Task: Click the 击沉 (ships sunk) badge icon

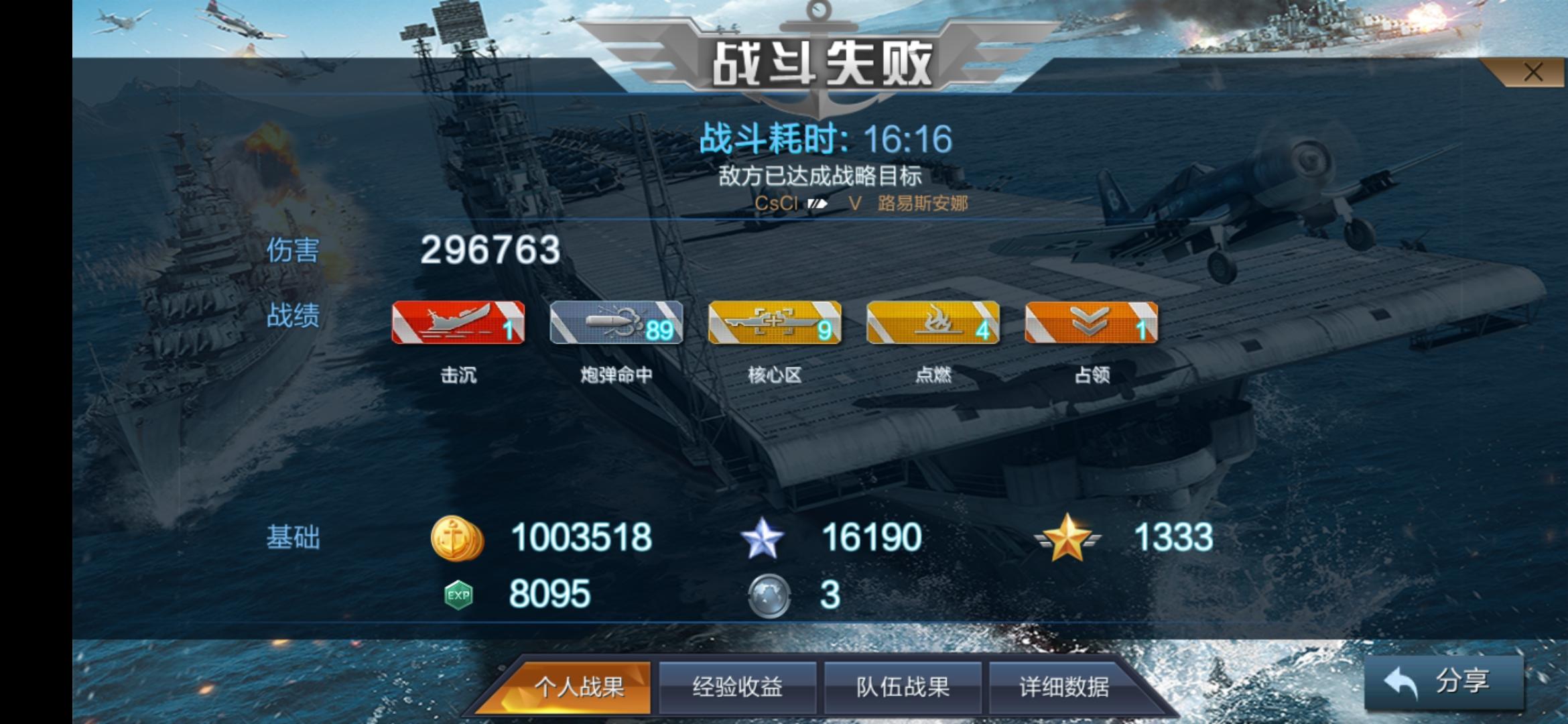Action: (459, 324)
